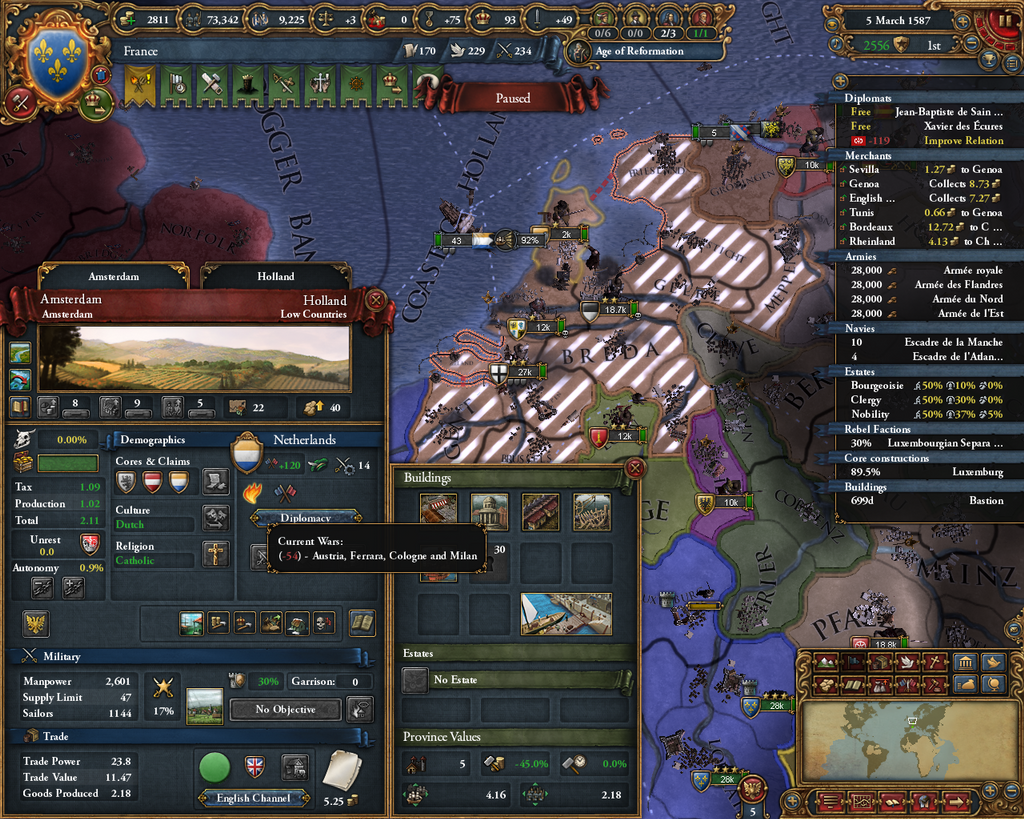Switch to the terrain map mode
The image size is (1024, 819).
click(x=827, y=662)
